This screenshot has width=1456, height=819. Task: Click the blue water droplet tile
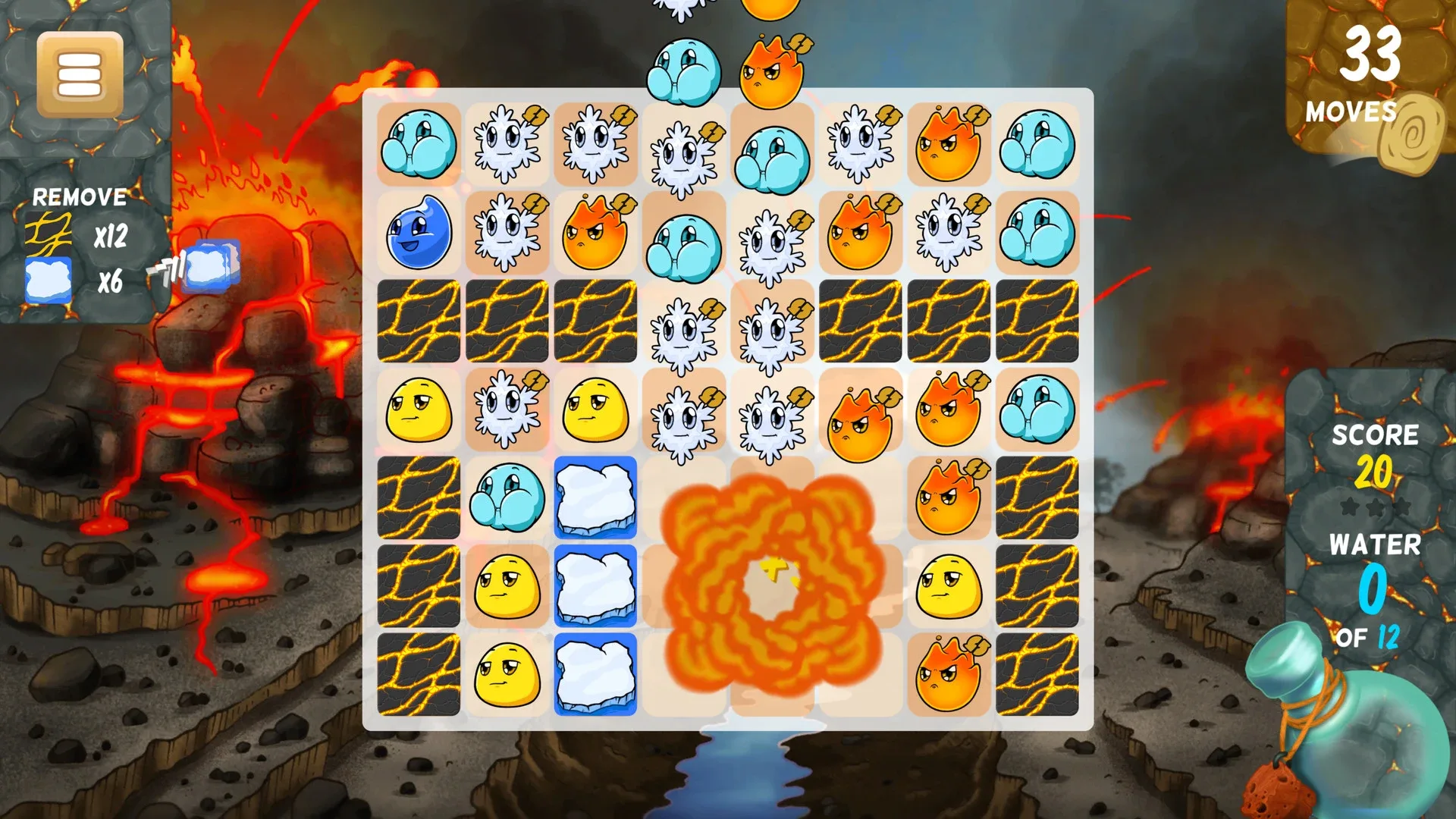pos(418,233)
